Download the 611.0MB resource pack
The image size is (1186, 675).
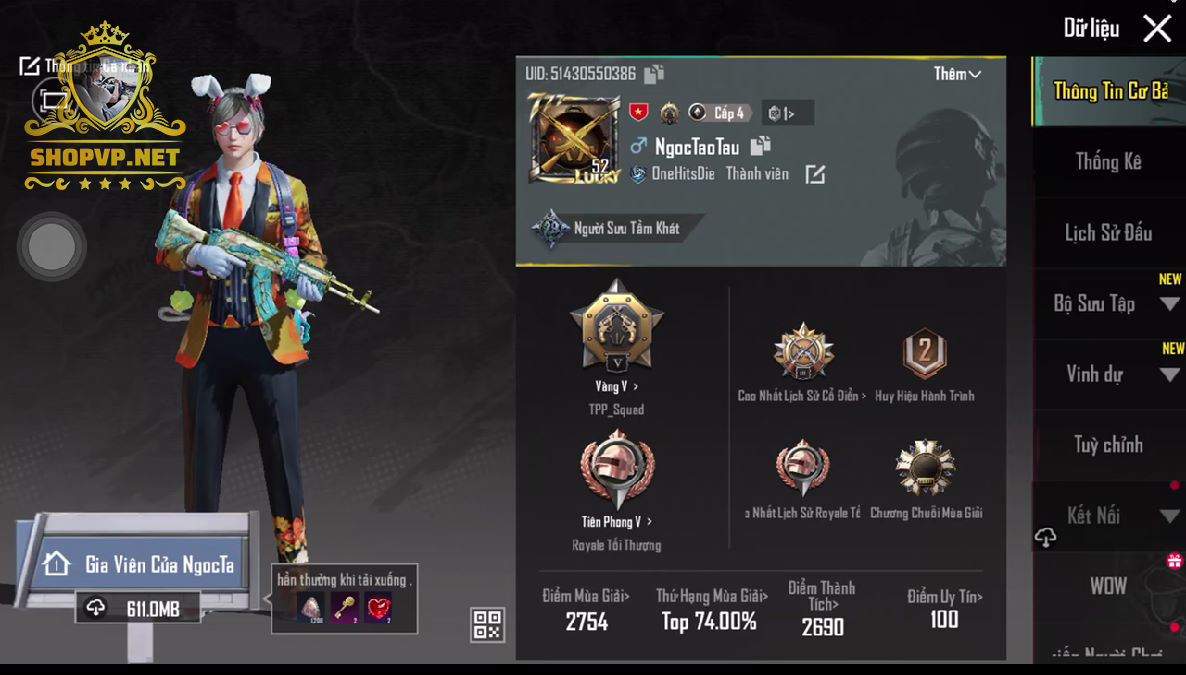(138, 608)
